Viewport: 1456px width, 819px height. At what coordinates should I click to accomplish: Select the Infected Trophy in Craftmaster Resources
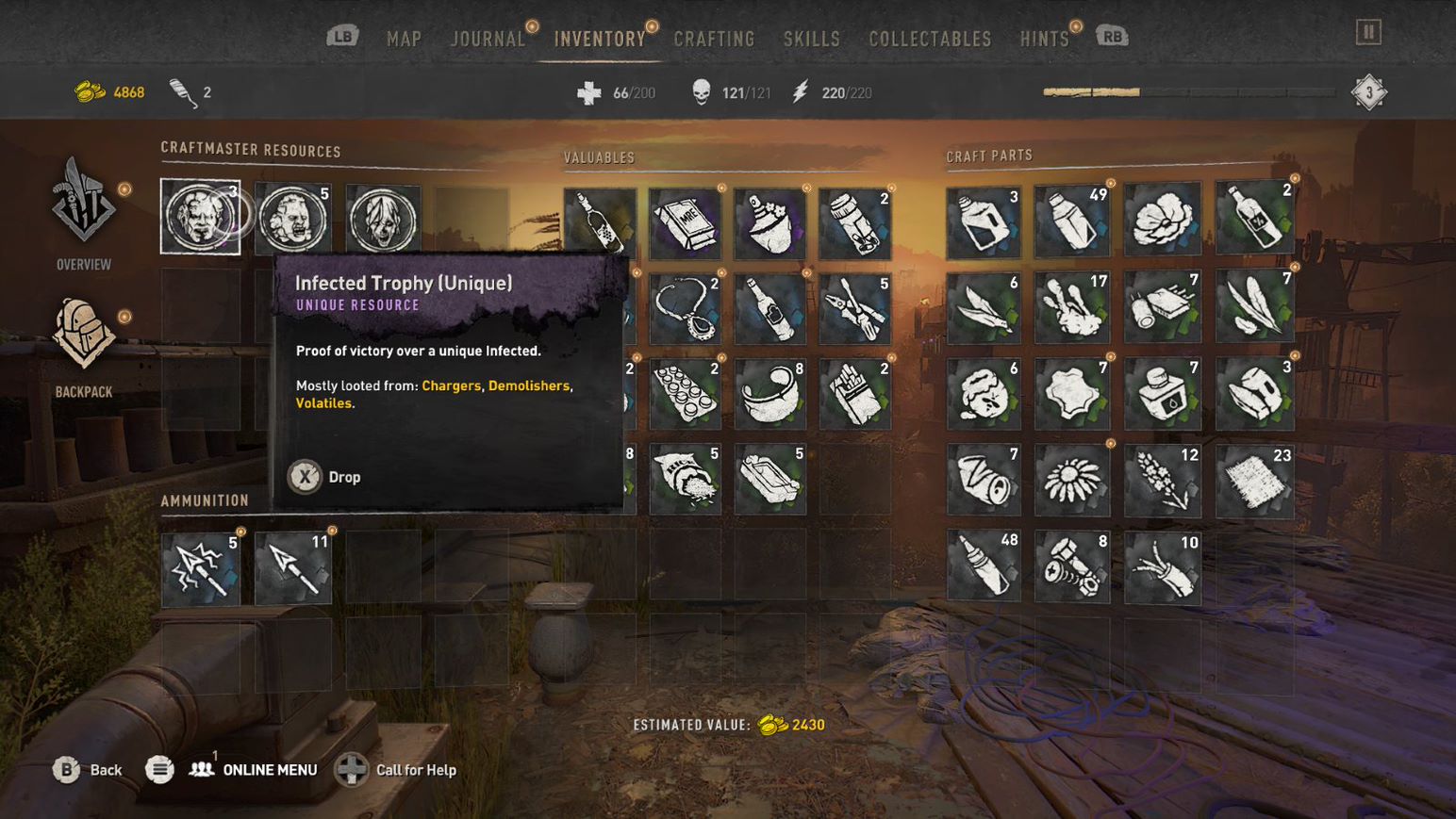coord(201,218)
